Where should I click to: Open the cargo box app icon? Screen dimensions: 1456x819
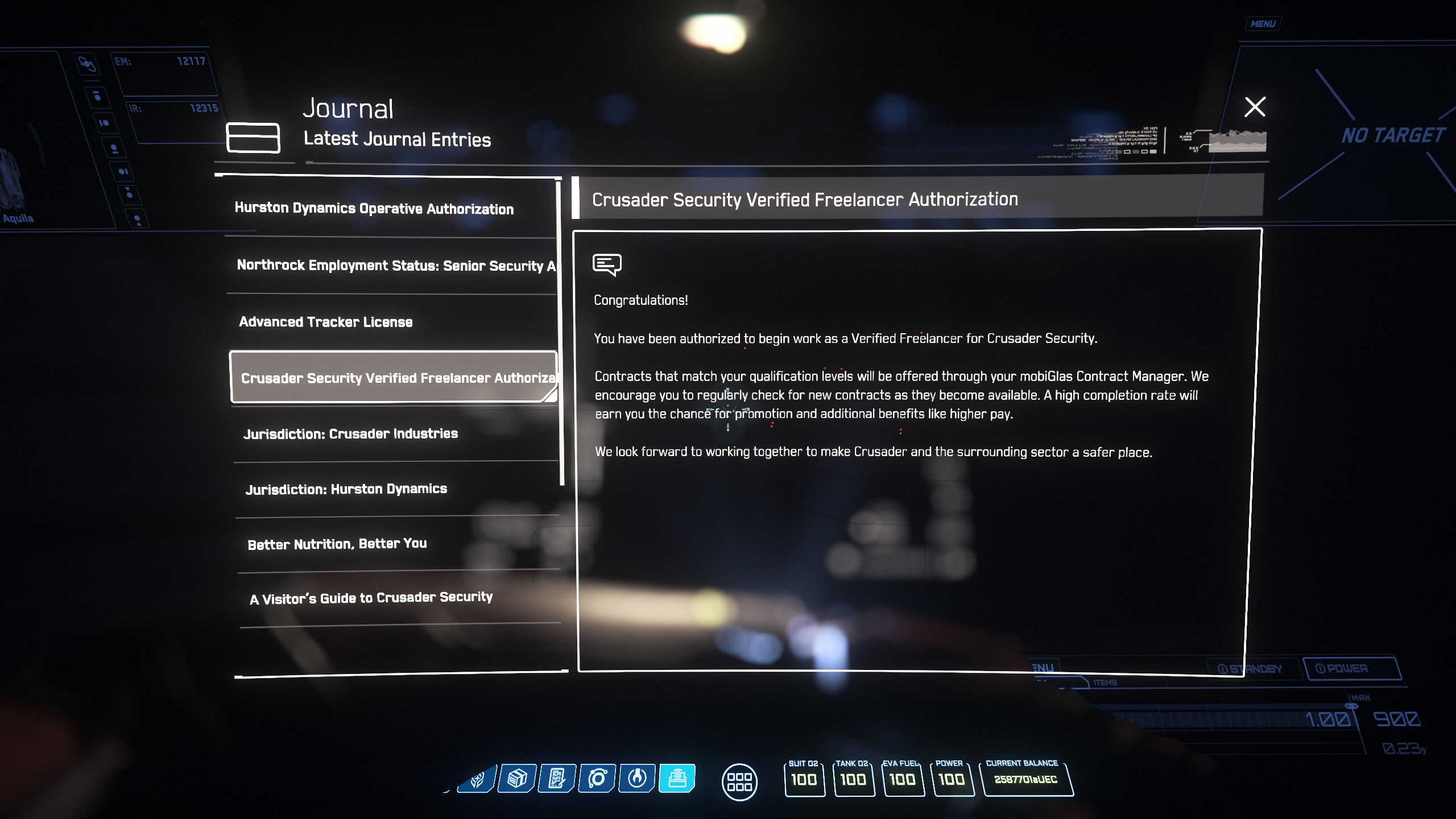[517, 778]
